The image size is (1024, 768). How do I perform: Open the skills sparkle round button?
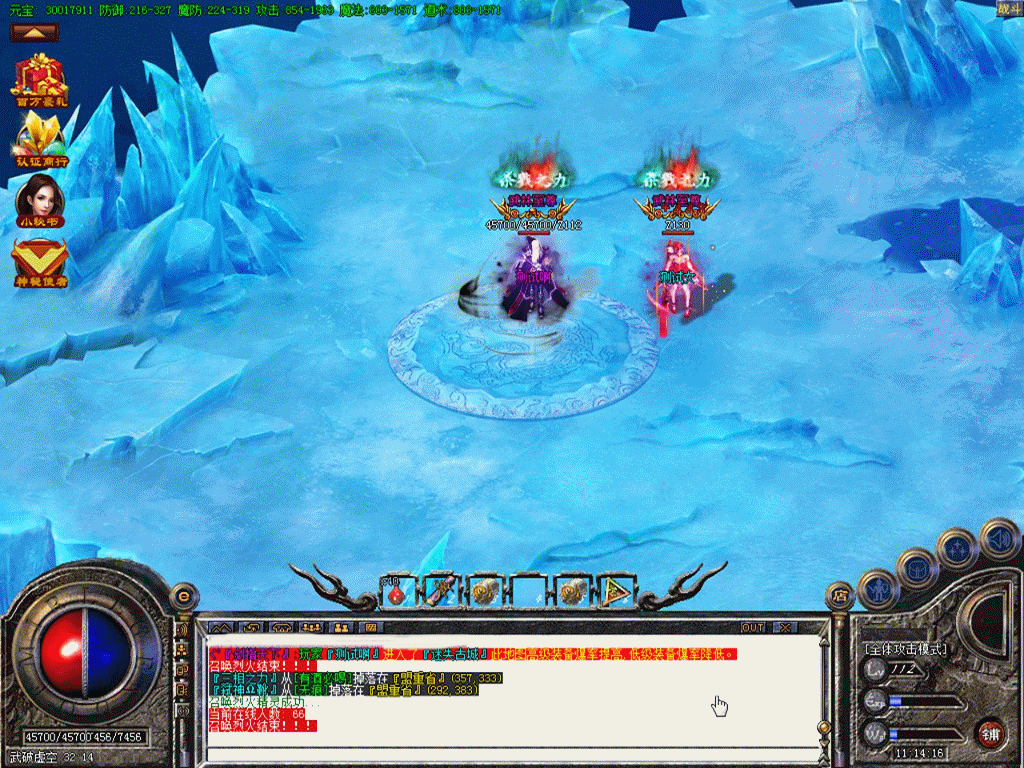(958, 547)
